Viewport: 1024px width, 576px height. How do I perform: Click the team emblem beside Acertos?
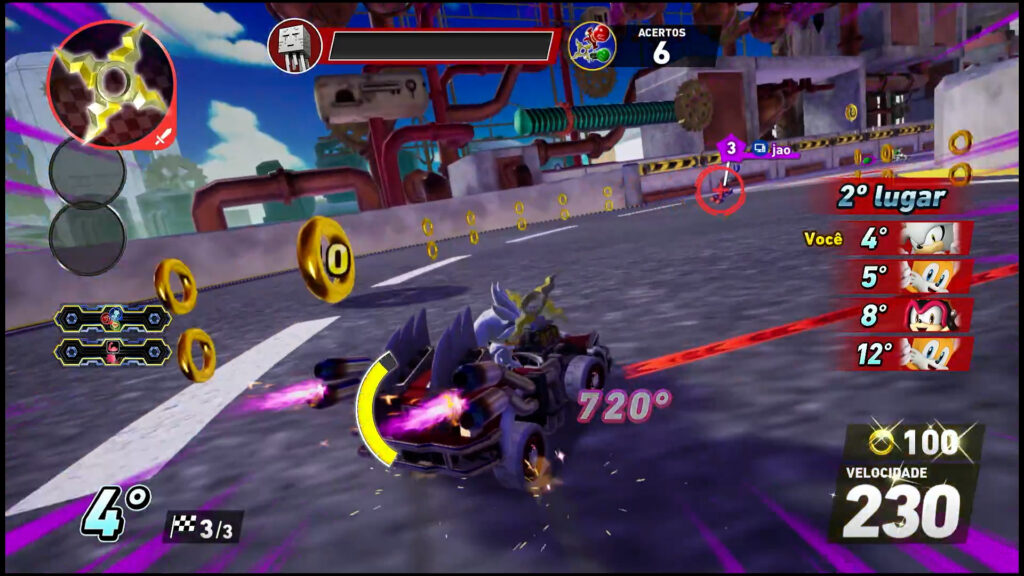click(591, 46)
